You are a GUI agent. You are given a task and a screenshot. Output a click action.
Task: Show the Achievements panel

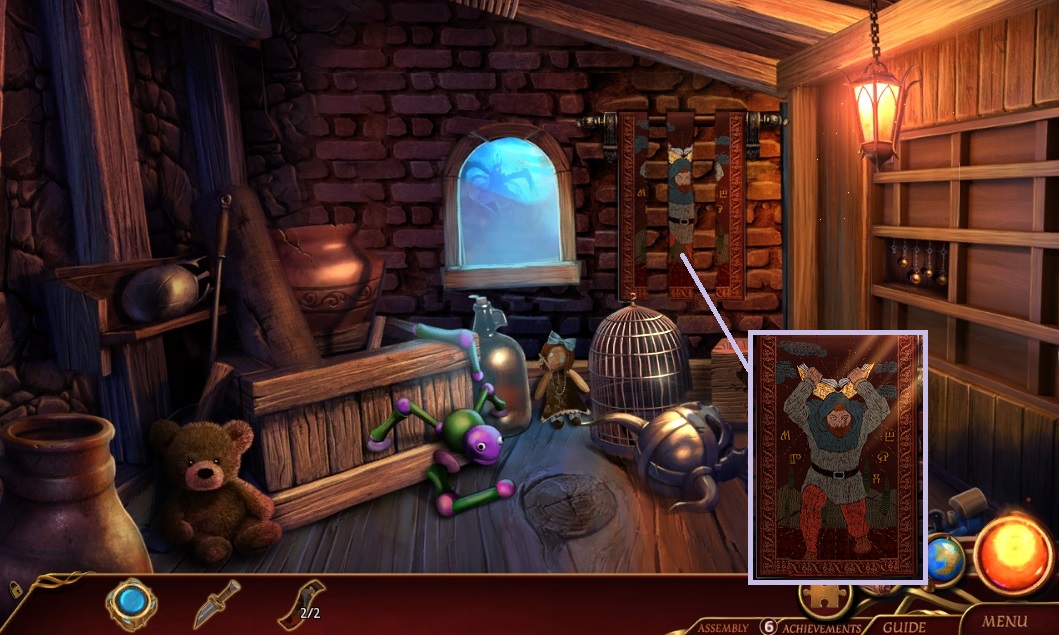point(822,628)
